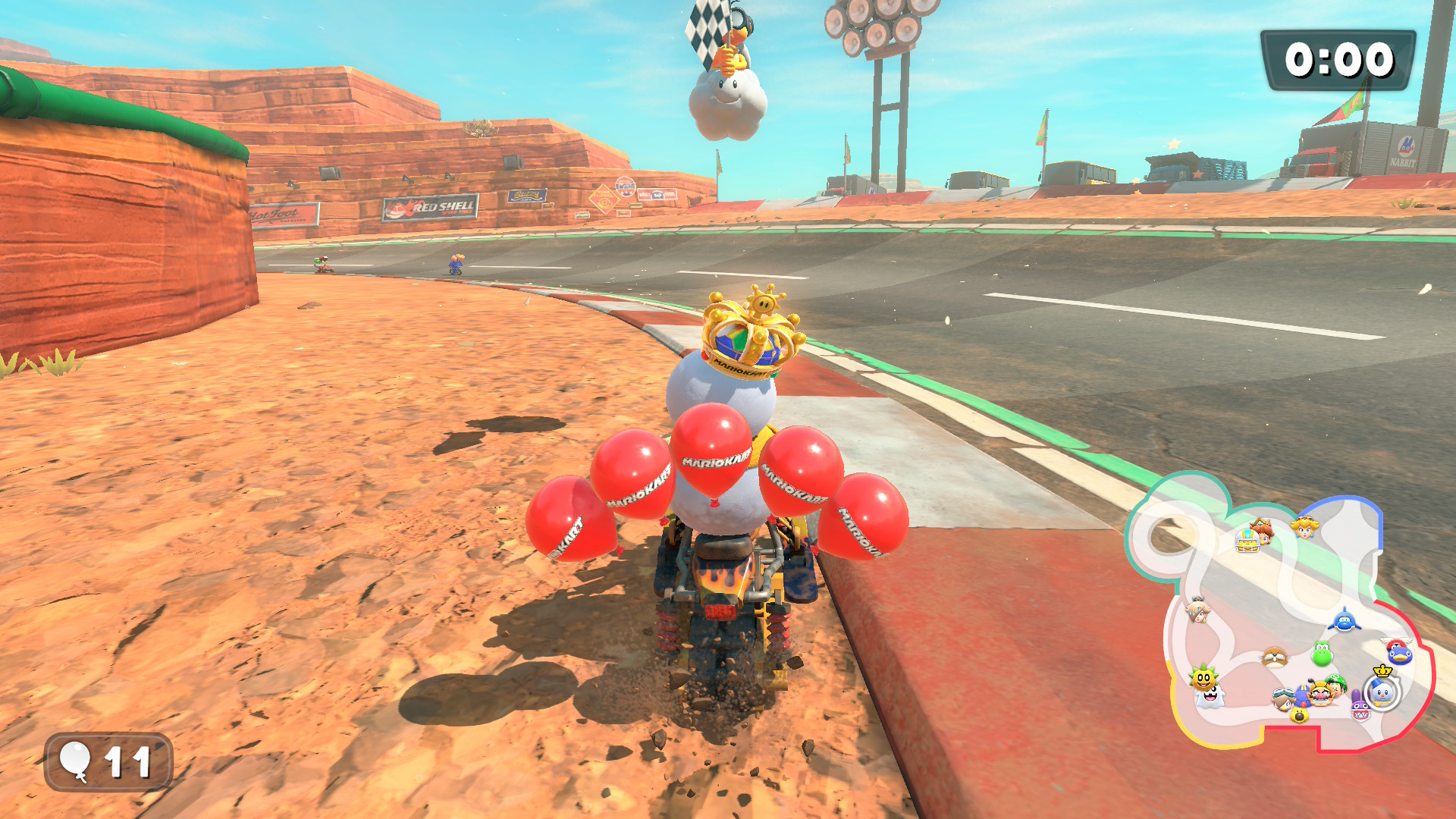
Task: Select Rosalina's marker on the minimap
Action: tap(1197, 610)
